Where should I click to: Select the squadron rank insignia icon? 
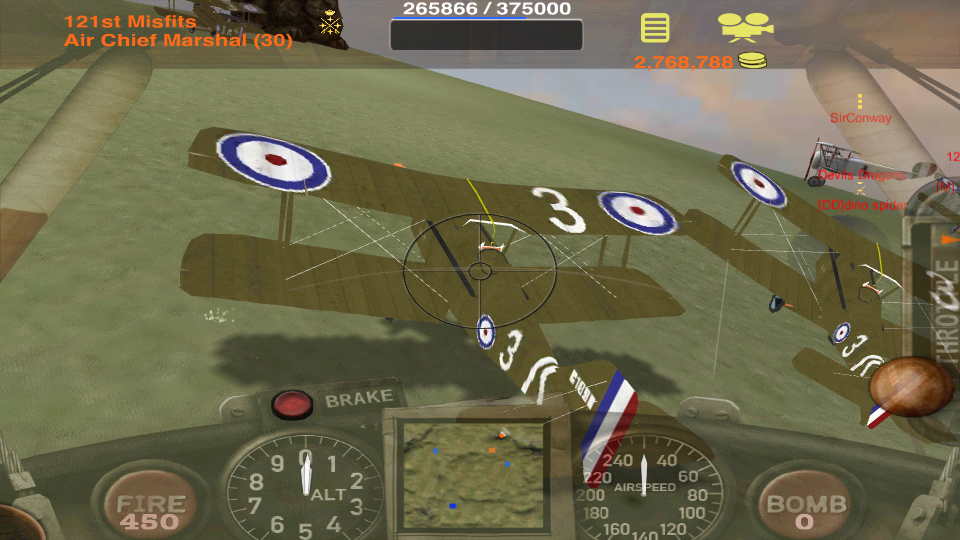click(330, 25)
